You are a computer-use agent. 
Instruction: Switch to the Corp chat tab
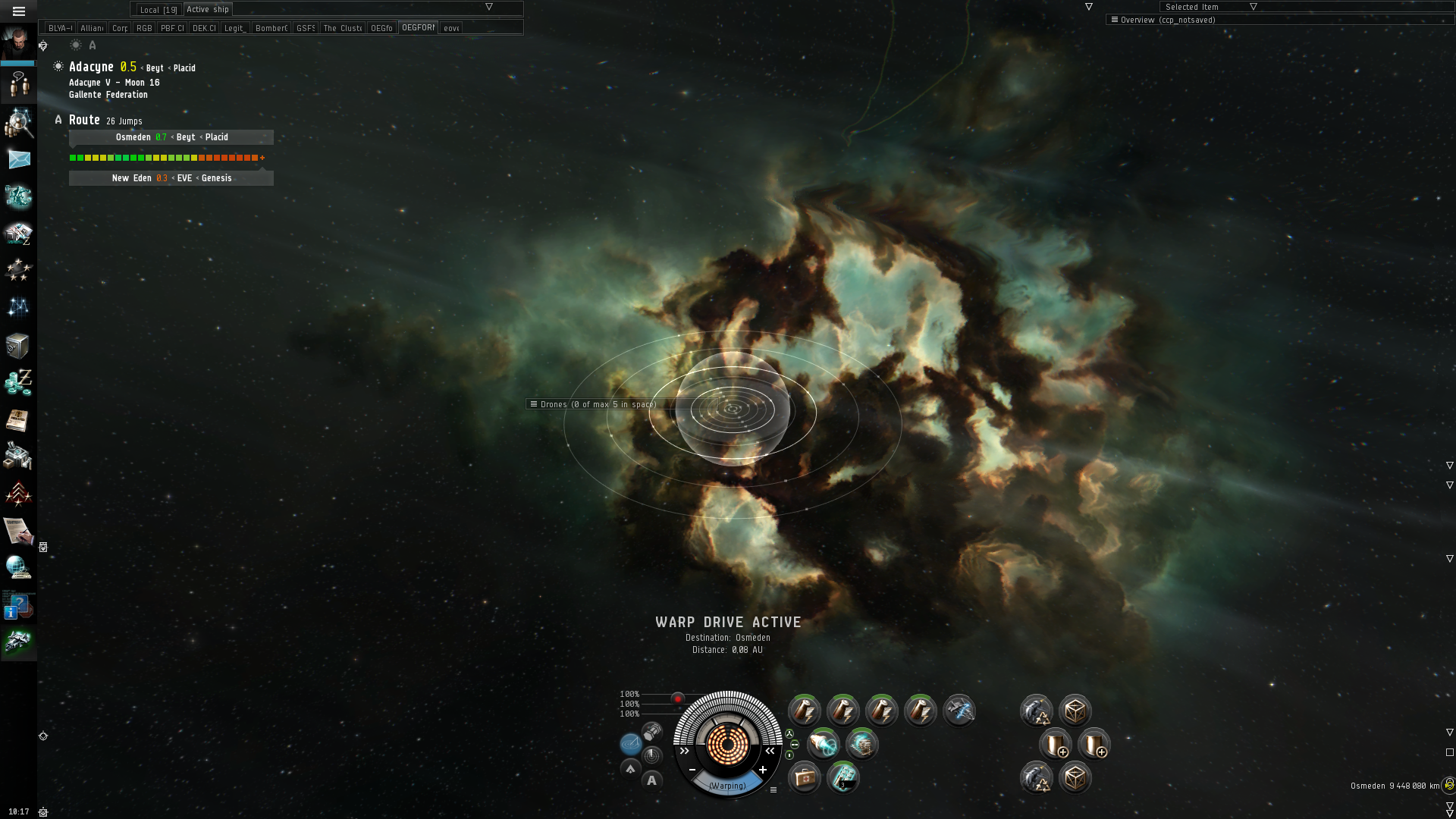120,28
